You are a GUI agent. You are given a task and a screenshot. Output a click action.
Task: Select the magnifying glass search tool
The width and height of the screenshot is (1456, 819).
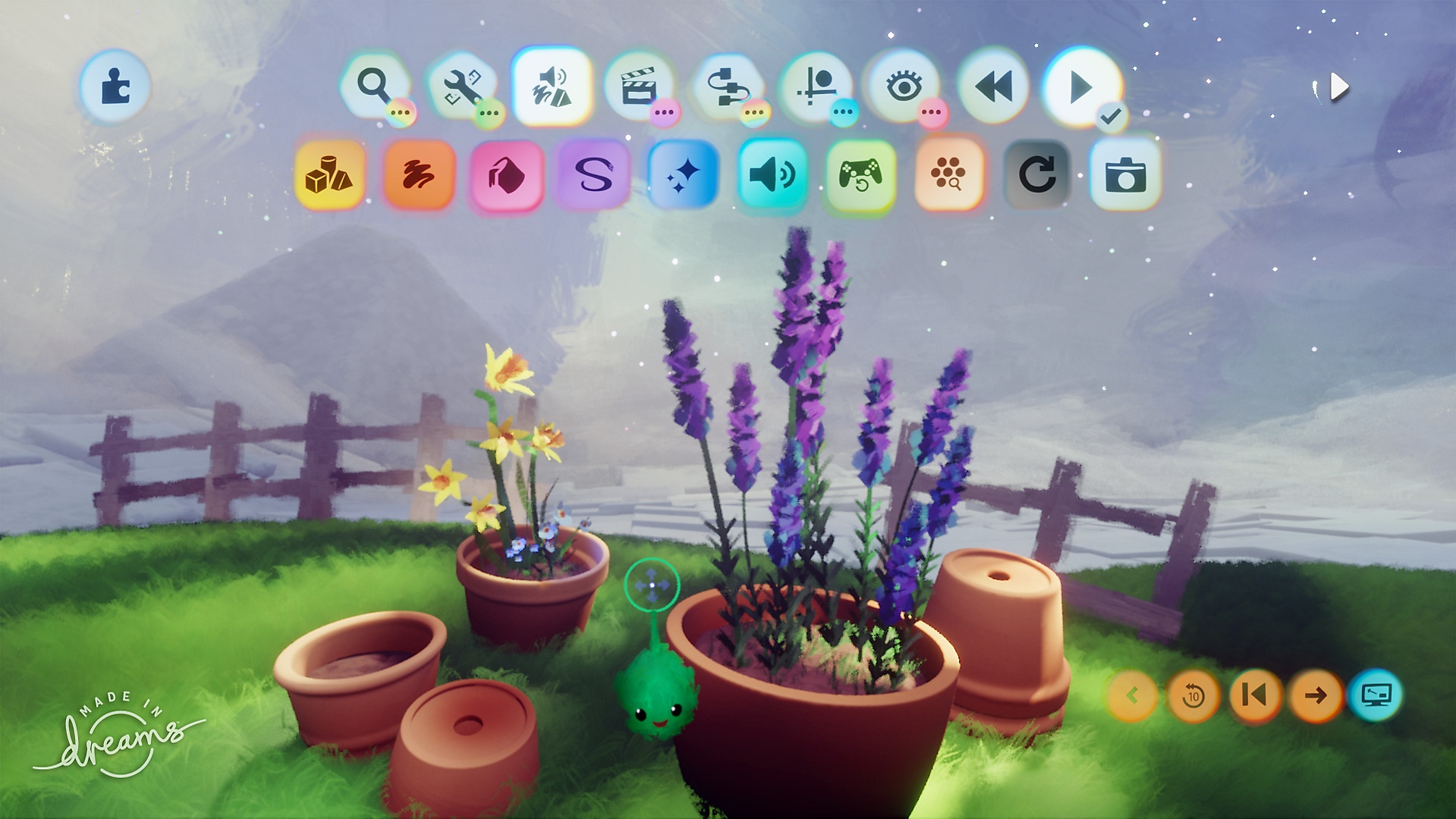tap(373, 83)
